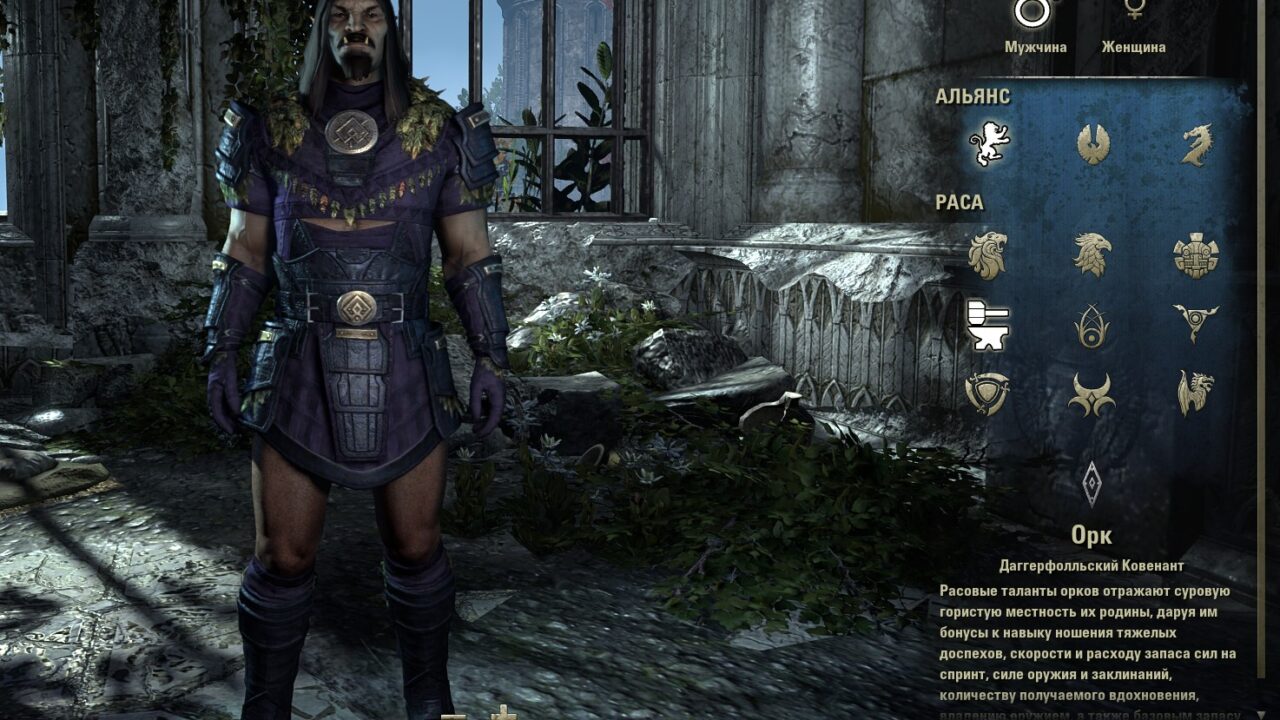
Task: Choose the eagle head race icon
Action: tap(1092, 254)
